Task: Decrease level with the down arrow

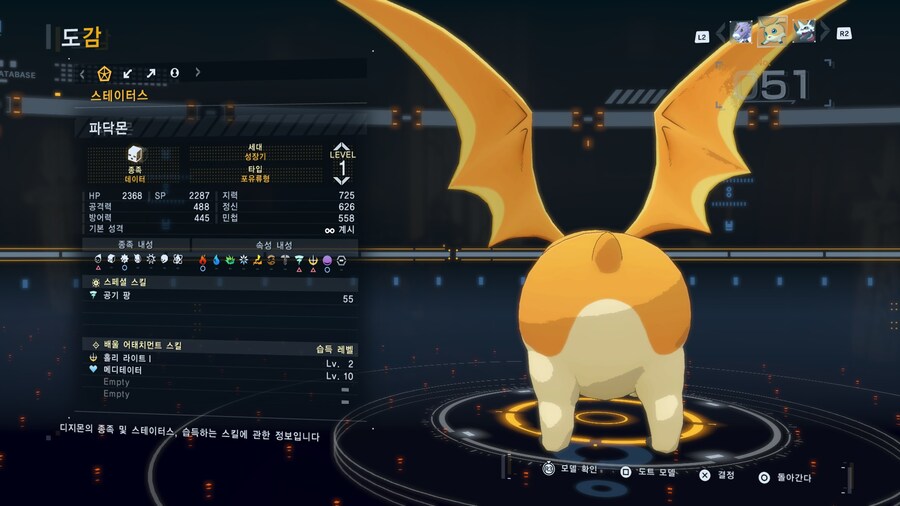Action: click(x=342, y=181)
